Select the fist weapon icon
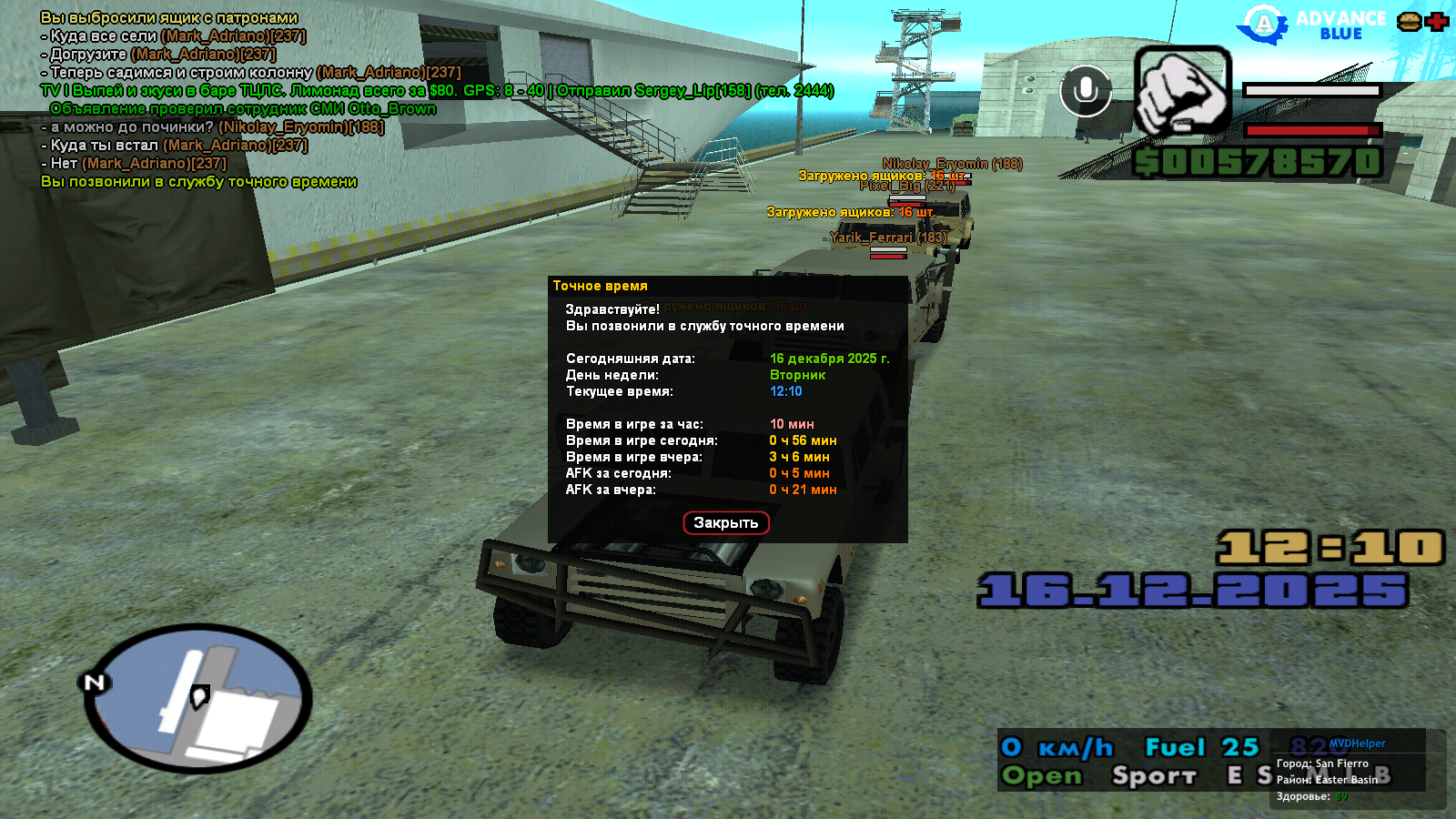The width and height of the screenshot is (1456, 819). [x=1182, y=92]
